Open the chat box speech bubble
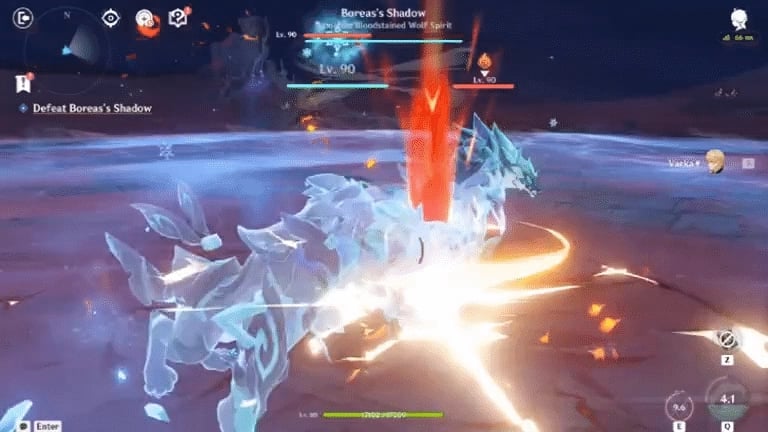The width and height of the screenshot is (768, 432). [x=22, y=425]
